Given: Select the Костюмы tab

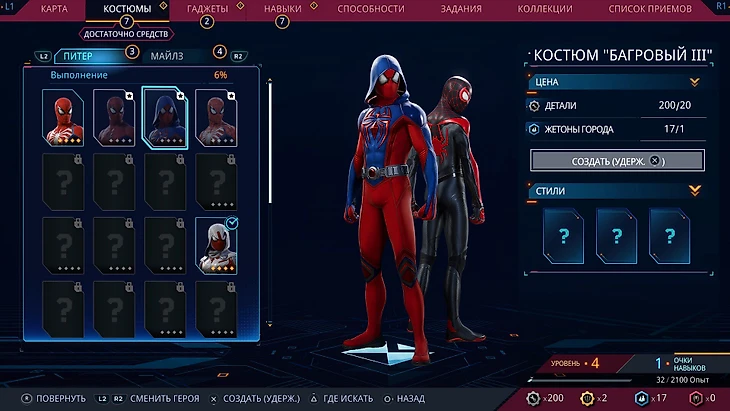Looking at the screenshot, I should (127, 9).
